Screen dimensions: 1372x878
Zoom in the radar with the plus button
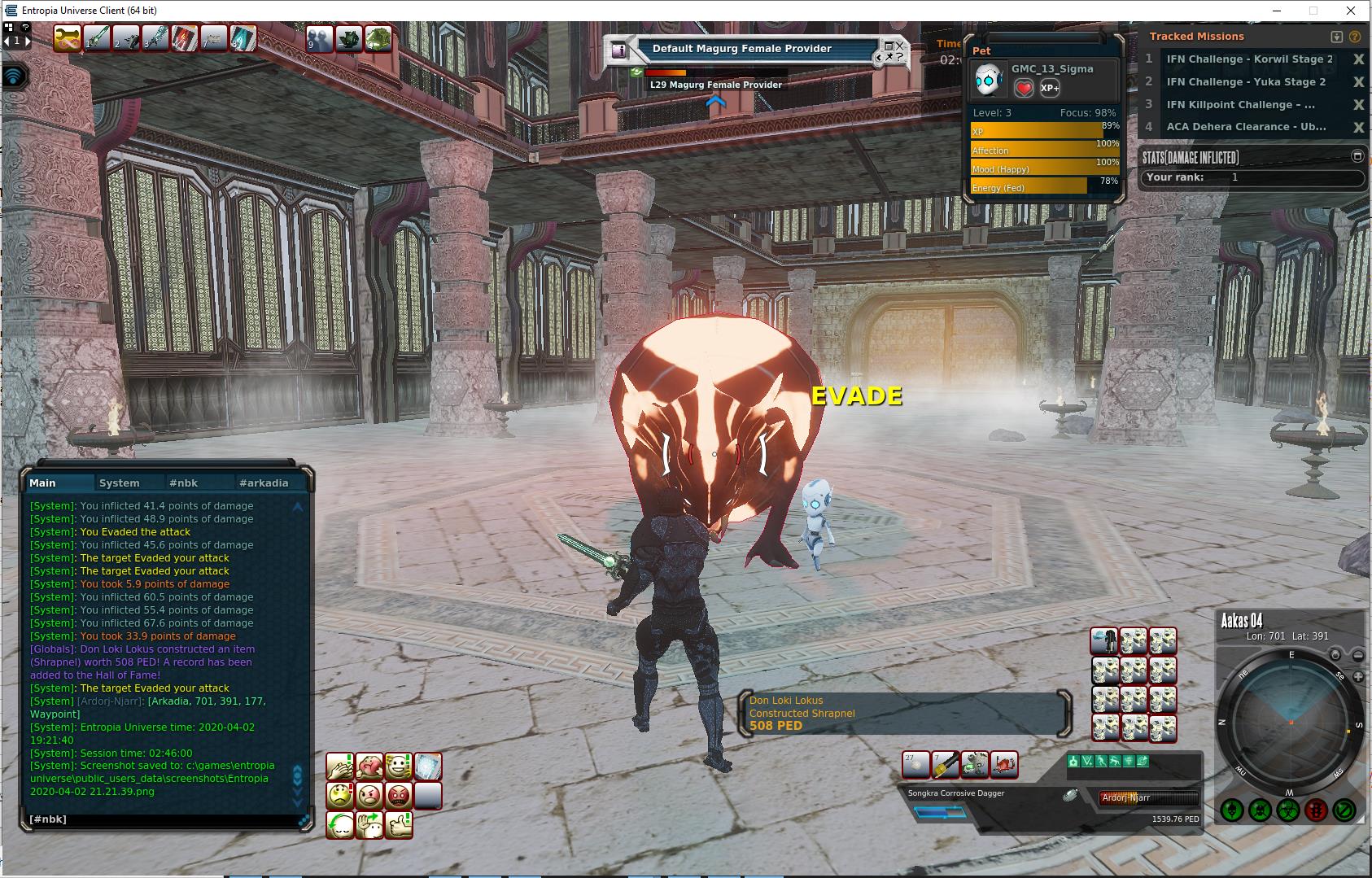(x=1358, y=676)
